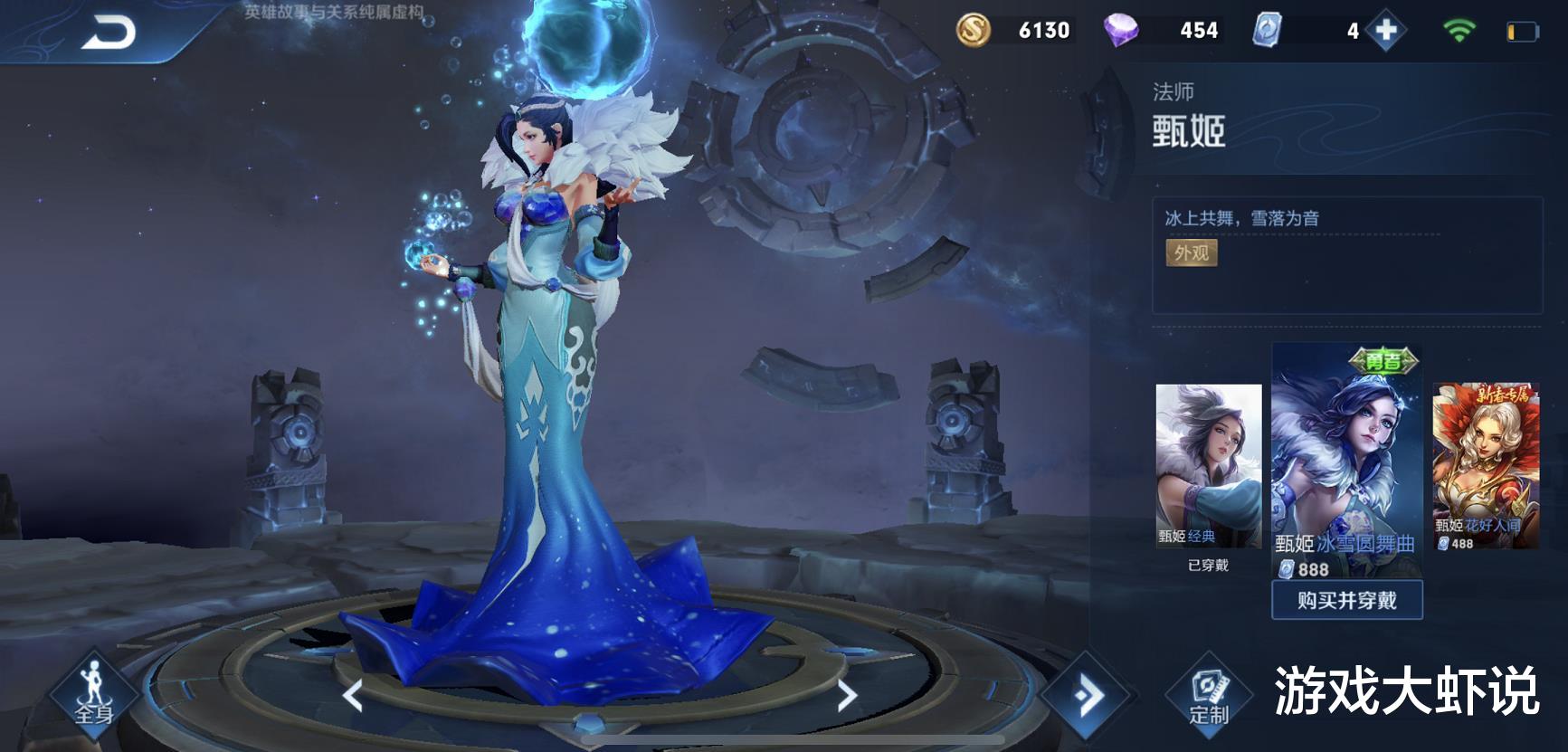This screenshot has width=1568, height=752.
Task: Select the 花好人间 skin thumbnail
Action: [1485, 466]
